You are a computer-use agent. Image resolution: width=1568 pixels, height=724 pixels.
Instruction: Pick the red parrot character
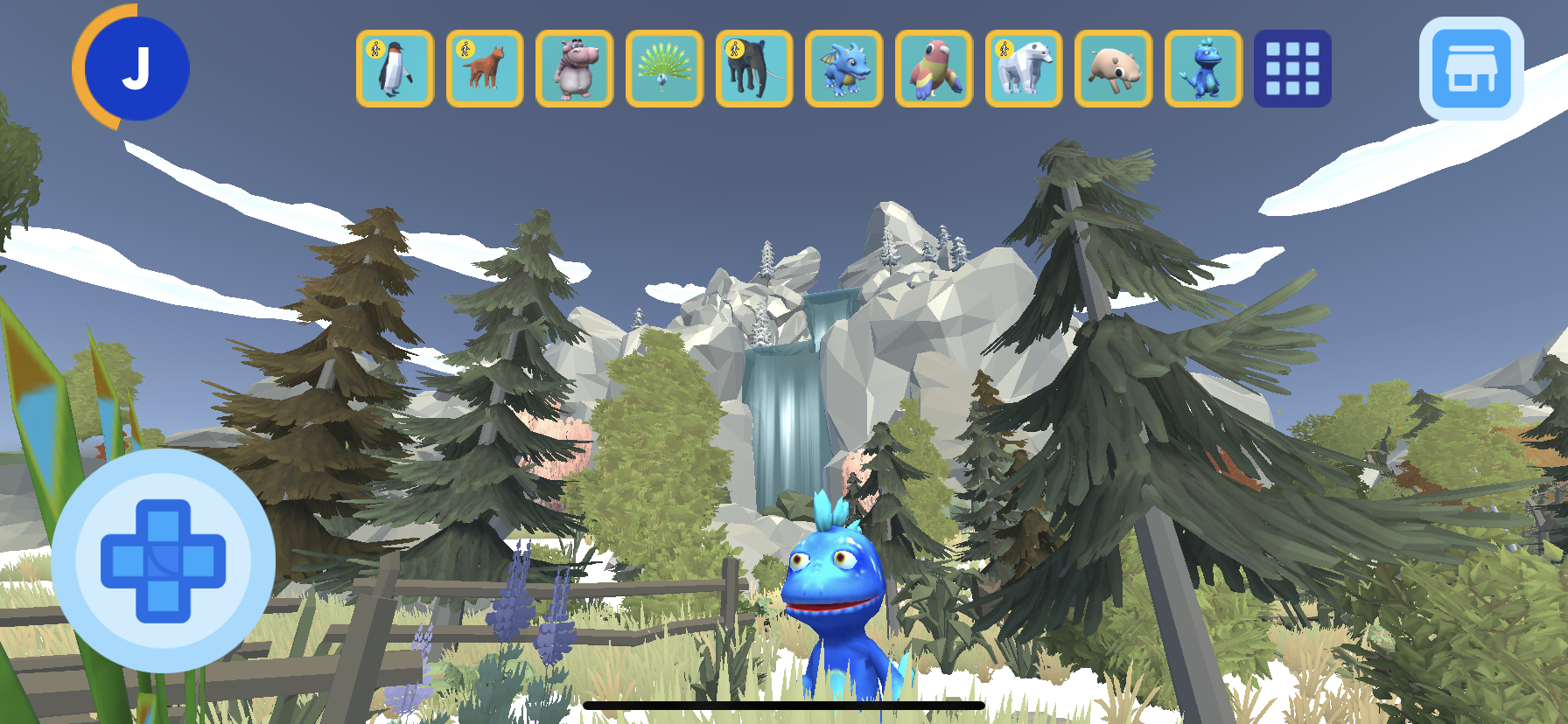(x=934, y=69)
